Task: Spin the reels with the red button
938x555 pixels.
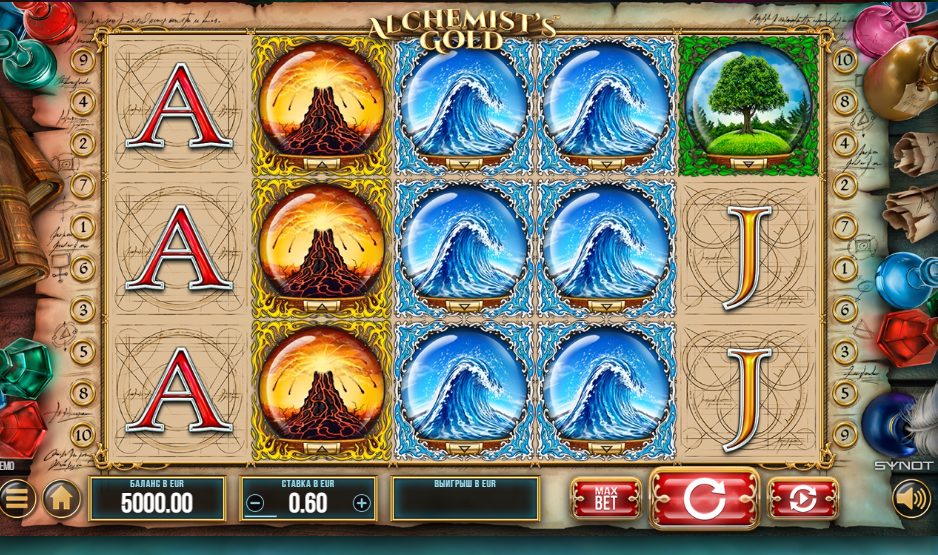Action: [x=704, y=497]
